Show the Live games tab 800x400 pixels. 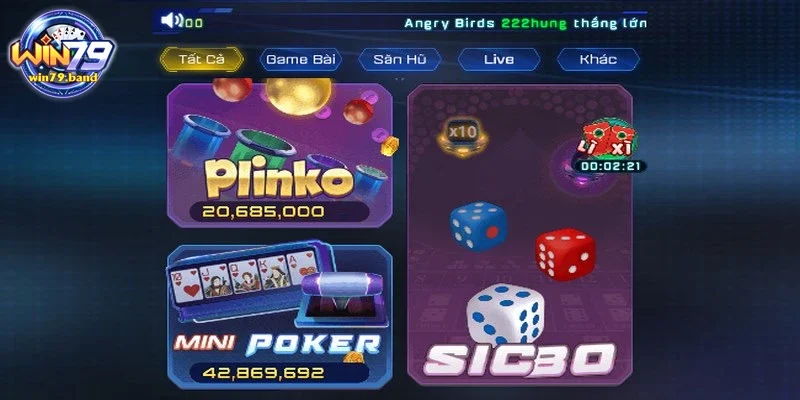(498, 59)
